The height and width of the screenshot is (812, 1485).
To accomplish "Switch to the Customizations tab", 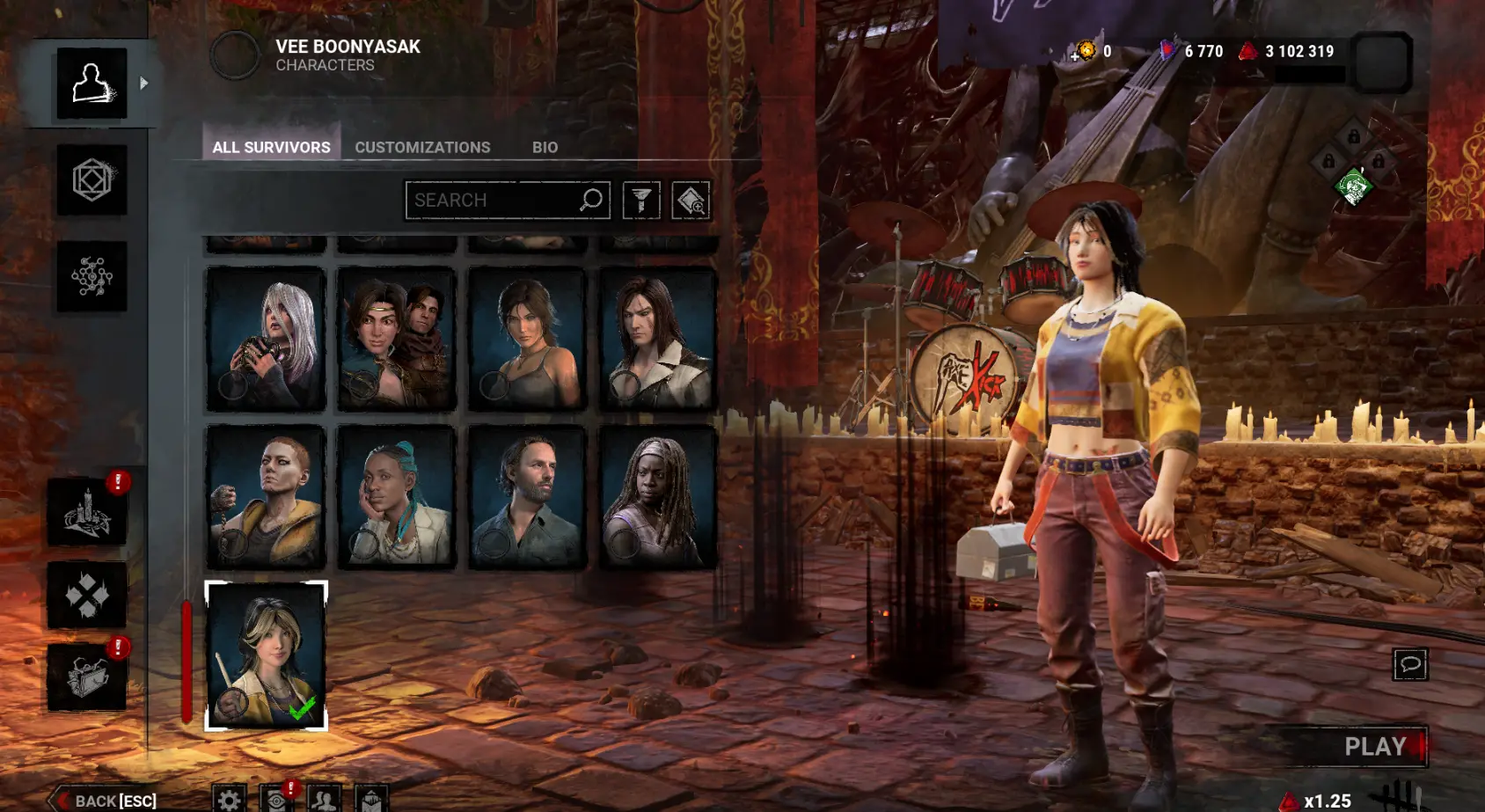I will click(x=422, y=147).
